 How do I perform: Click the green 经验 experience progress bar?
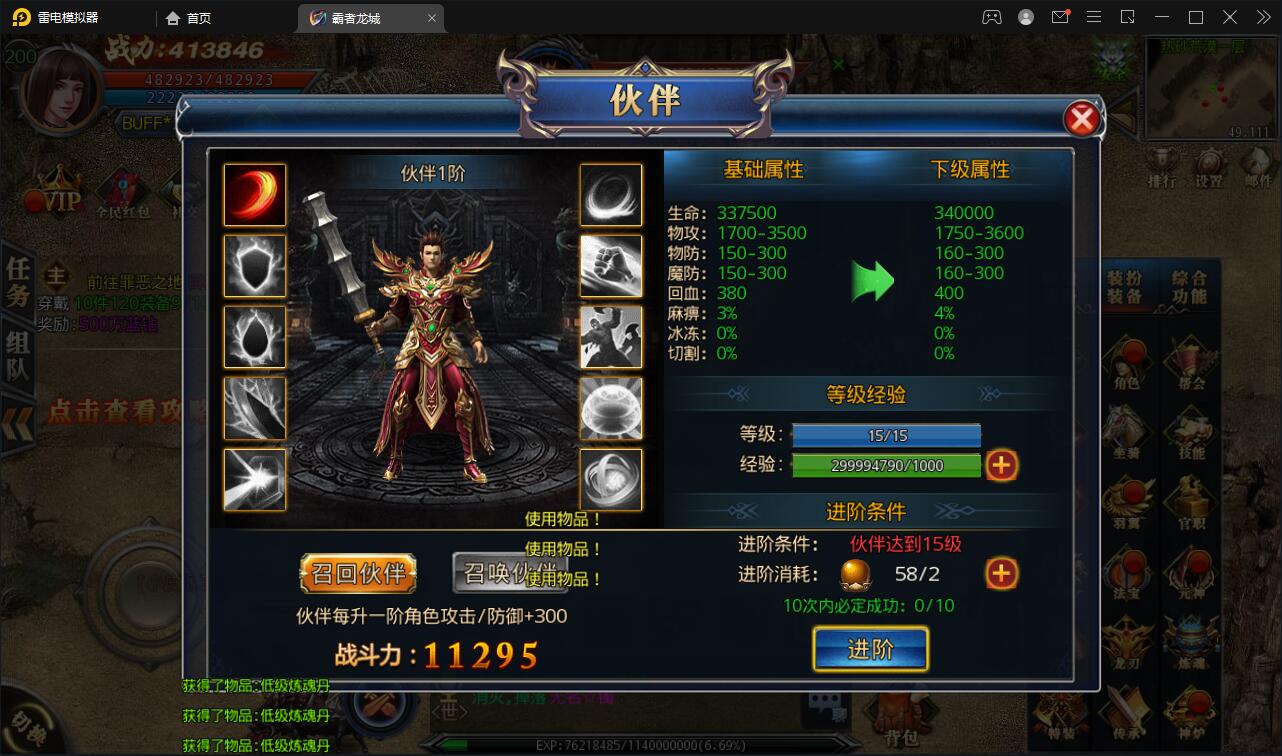885,464
